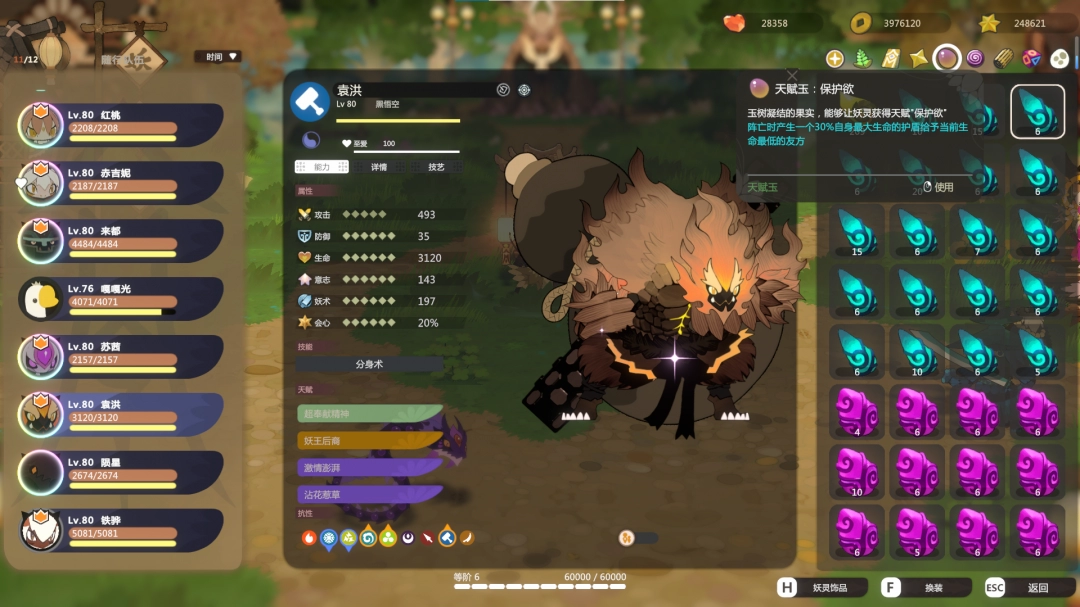Screen dimensions: 1080x607
Task: Select party member 赤吉妮 in the list
Action: click(120, 182)
